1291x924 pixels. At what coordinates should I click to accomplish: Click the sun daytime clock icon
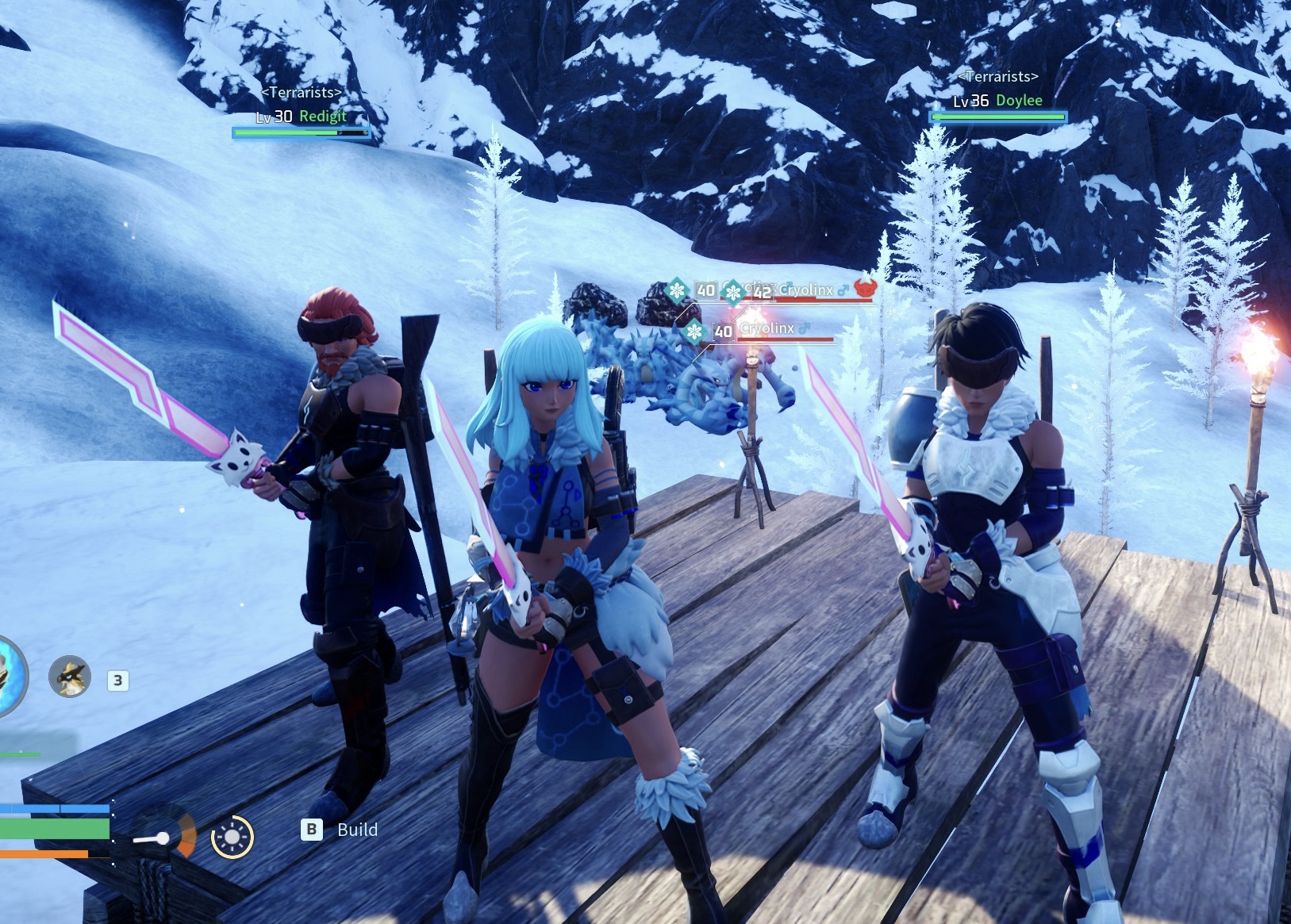click(x=232, y=836)
